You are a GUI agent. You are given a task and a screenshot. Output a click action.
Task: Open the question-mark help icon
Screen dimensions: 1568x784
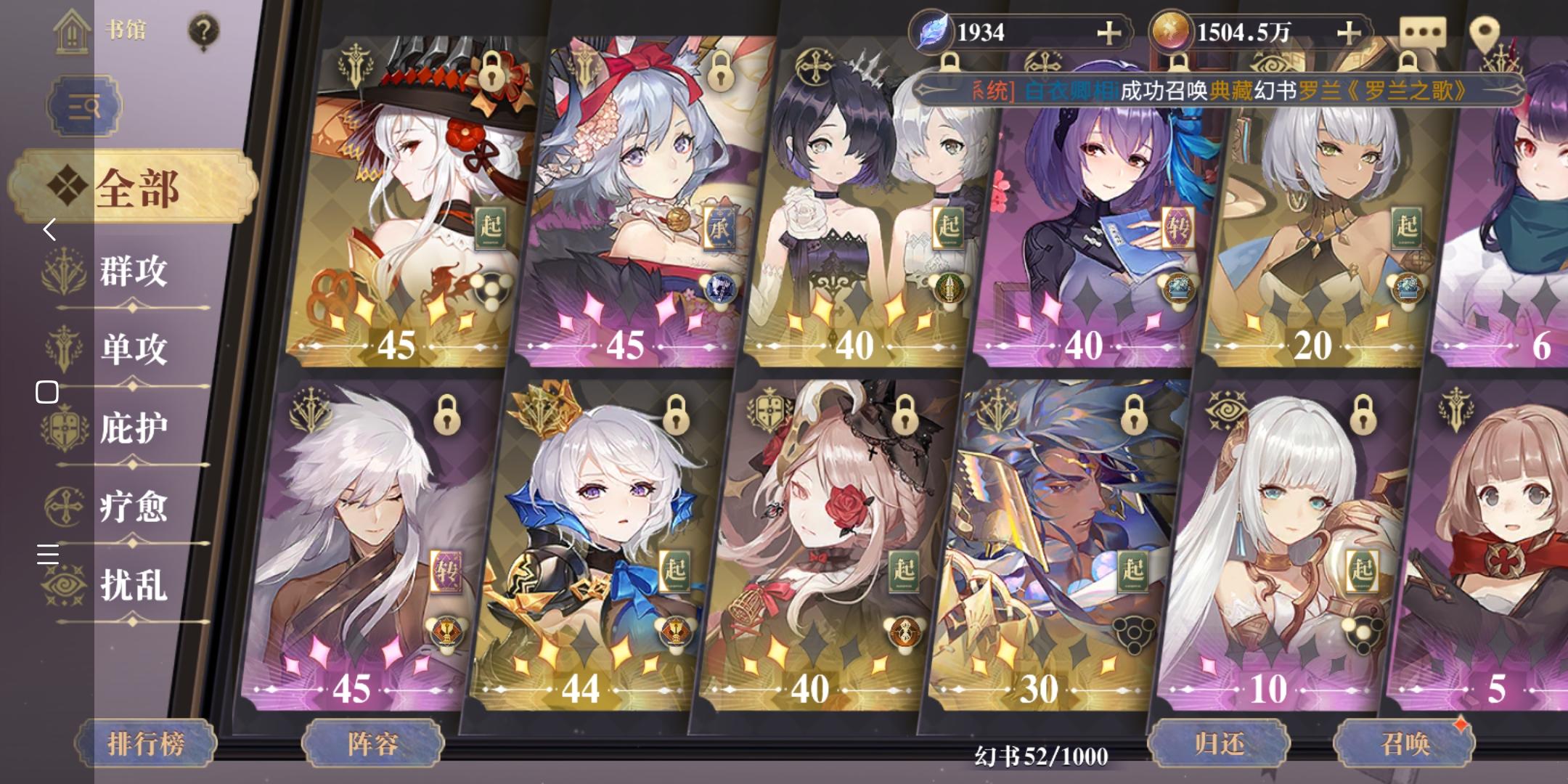point(203,29)
